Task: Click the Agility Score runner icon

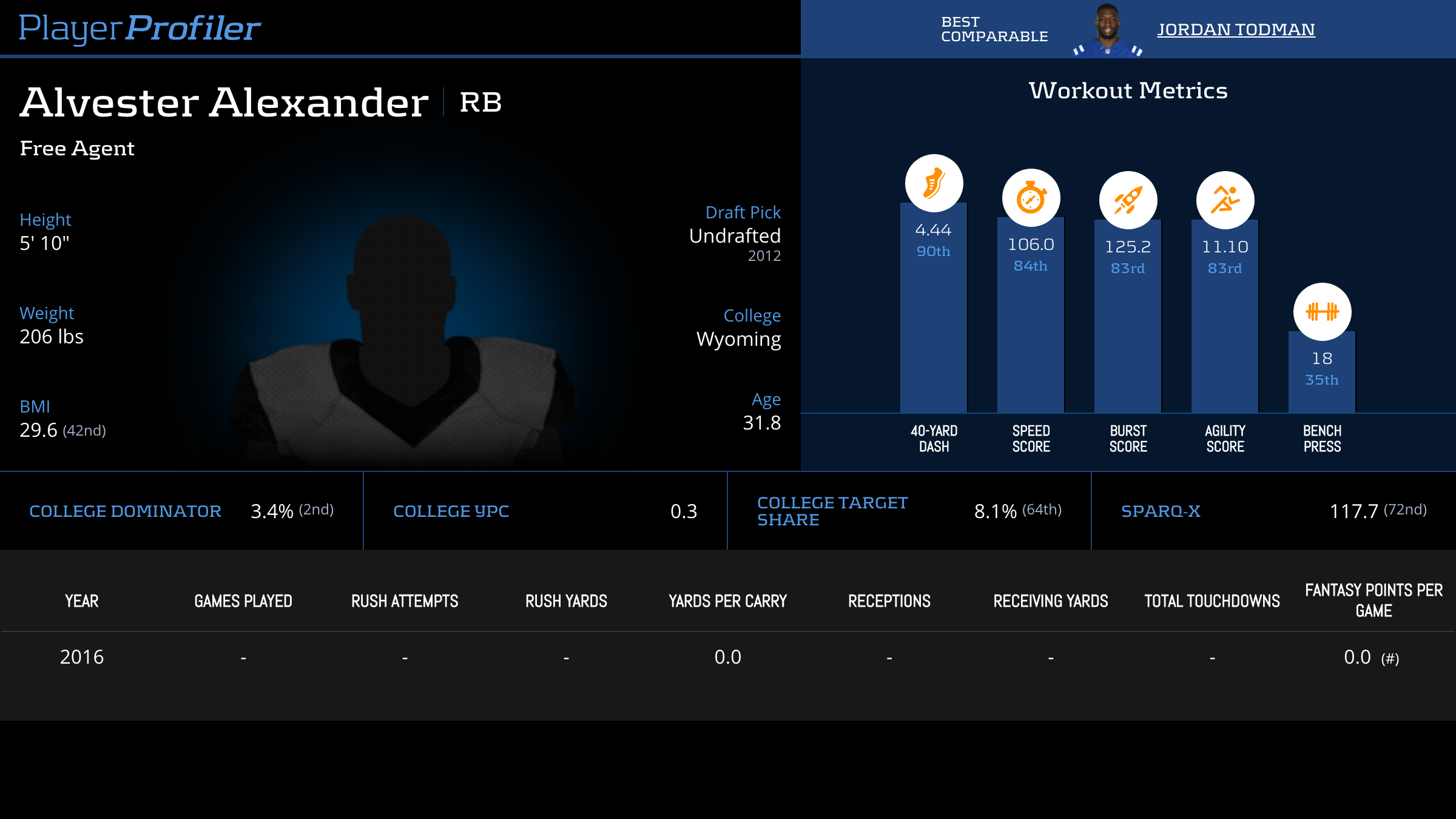Action: click(x=1225, y=200)
